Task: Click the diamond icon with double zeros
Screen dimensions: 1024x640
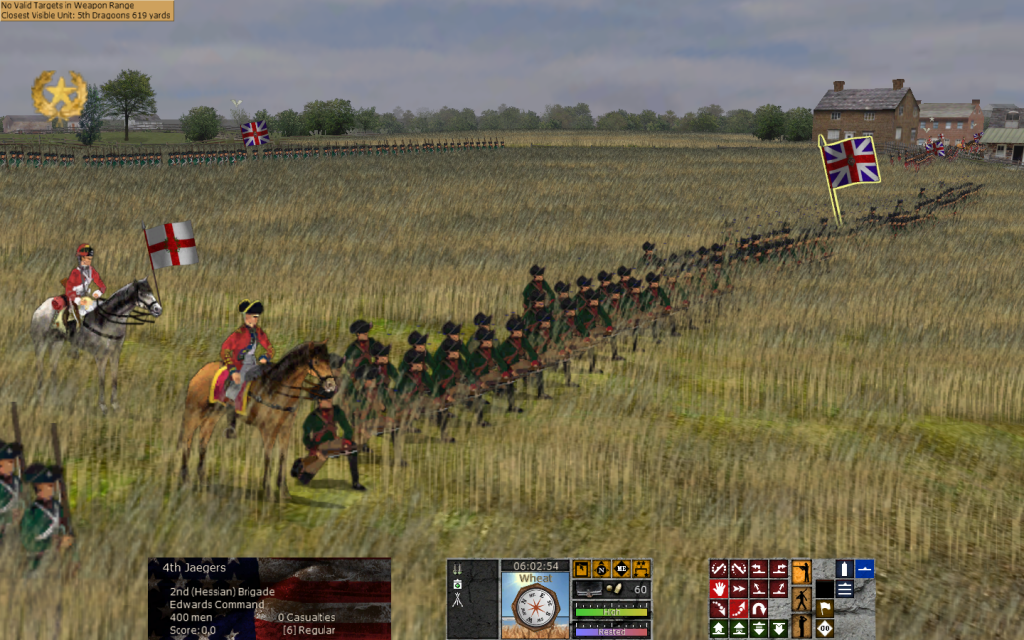Action: click(825, 628)
